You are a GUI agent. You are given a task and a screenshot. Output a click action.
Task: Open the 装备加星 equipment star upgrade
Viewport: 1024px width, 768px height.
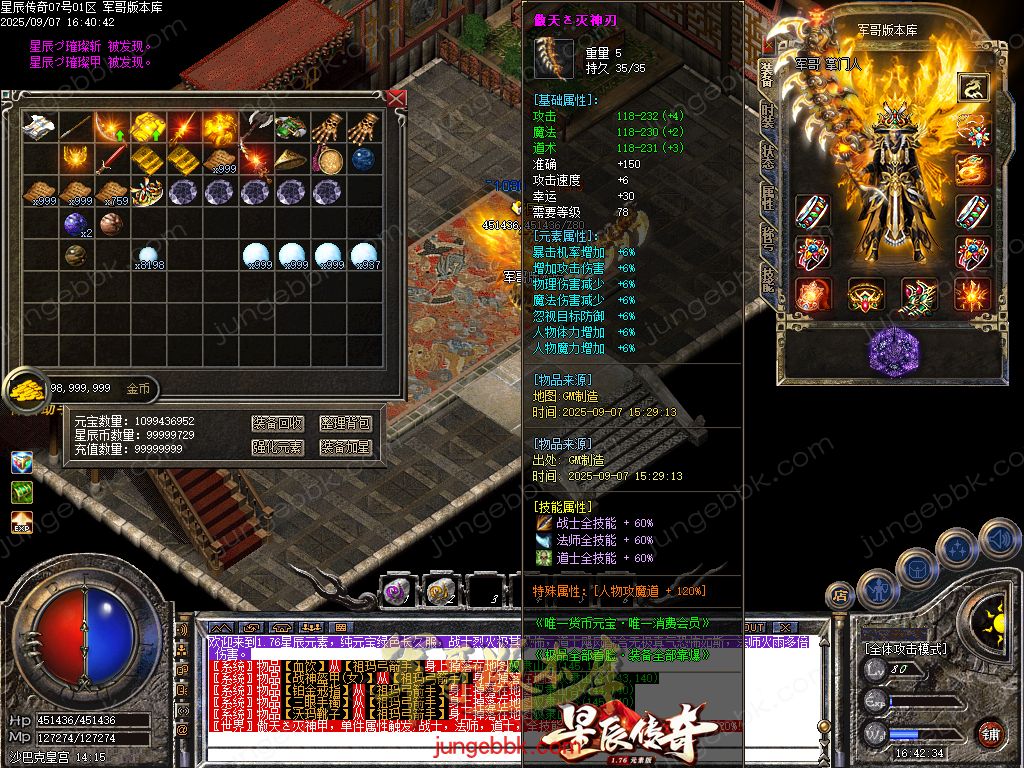click(x=345, y=447)
